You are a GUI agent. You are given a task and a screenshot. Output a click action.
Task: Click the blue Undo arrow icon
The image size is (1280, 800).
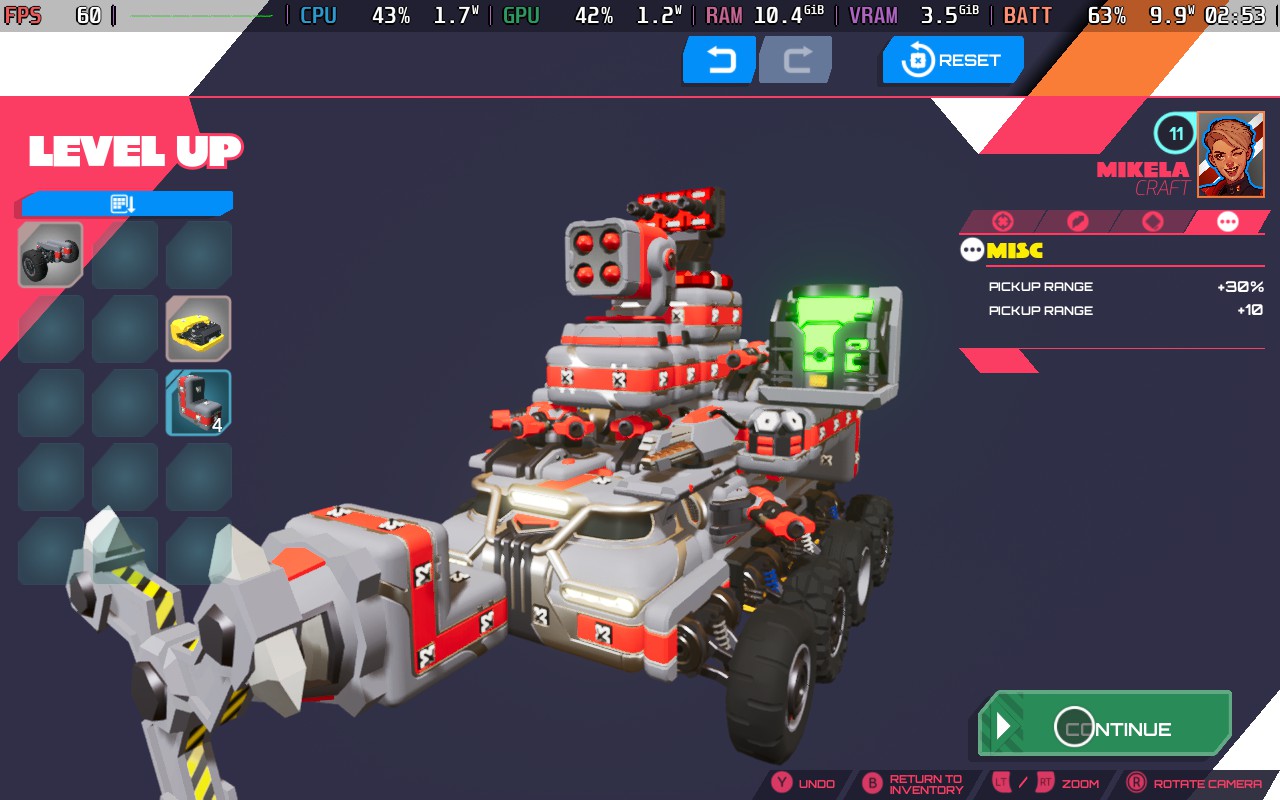pos(718,59)
